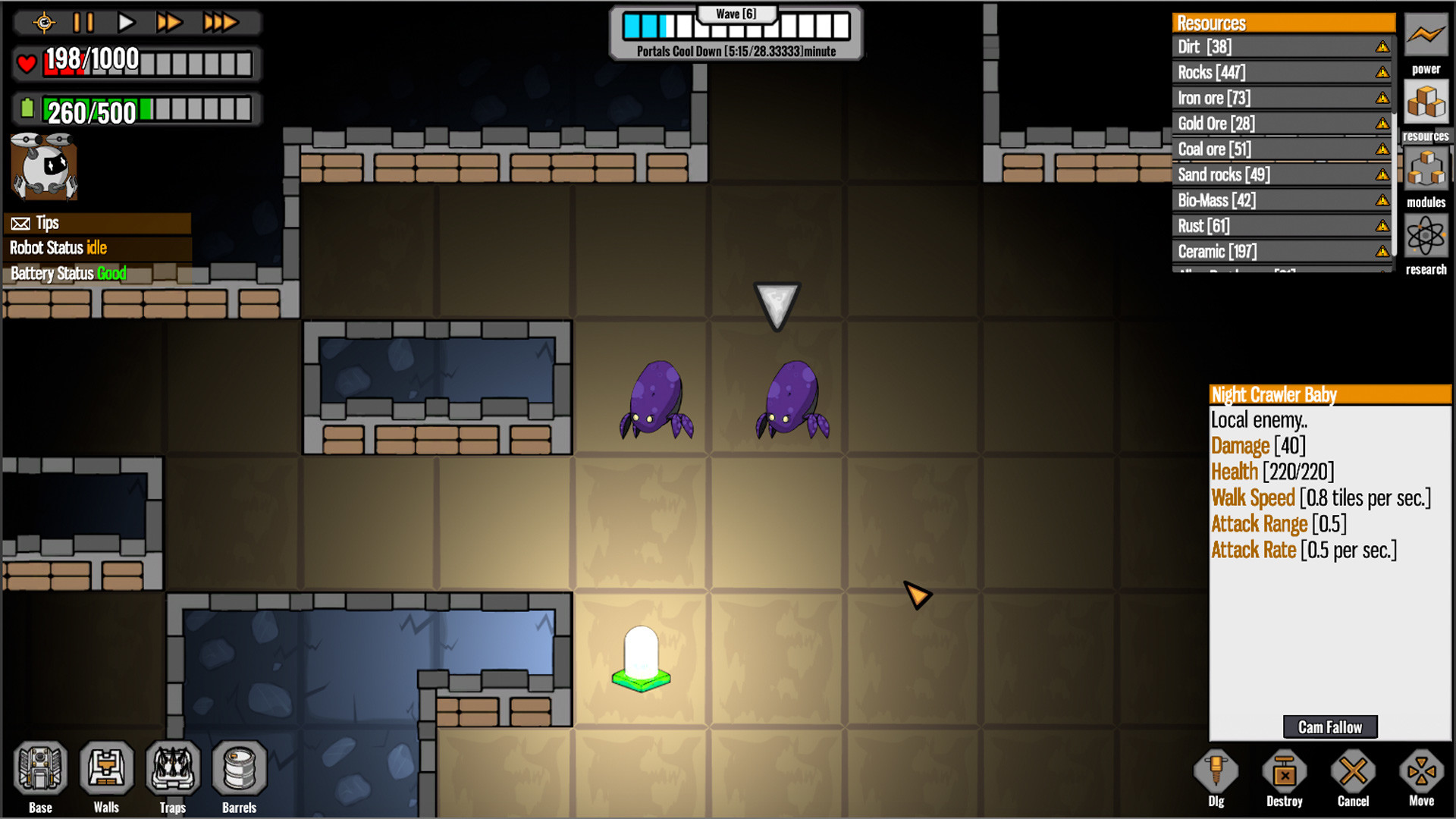Open the Traps build menu

point(173,770)
